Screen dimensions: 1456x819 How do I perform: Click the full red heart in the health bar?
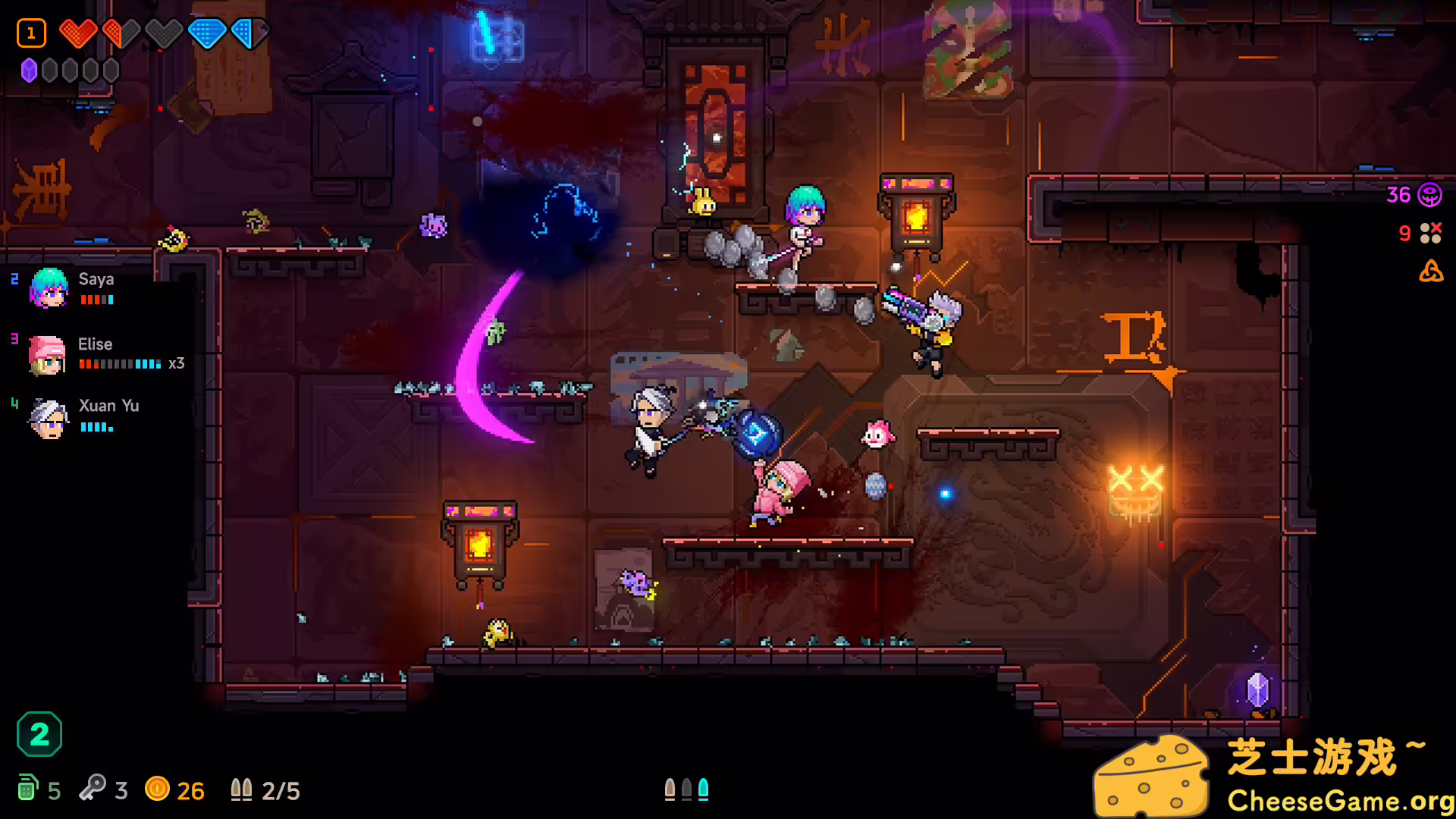coord(78,33)
